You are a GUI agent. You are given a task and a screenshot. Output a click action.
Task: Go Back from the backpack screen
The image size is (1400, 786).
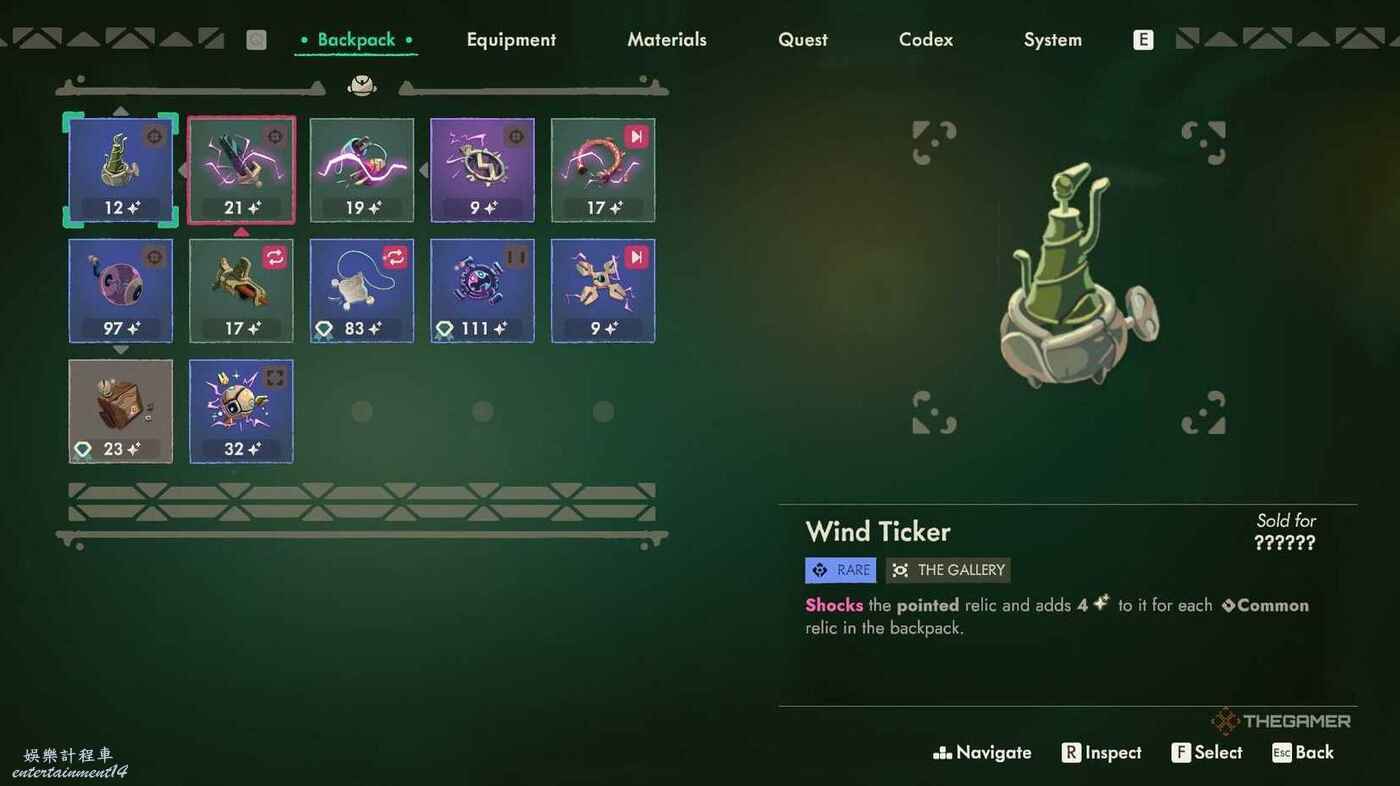coord(1303,753)
